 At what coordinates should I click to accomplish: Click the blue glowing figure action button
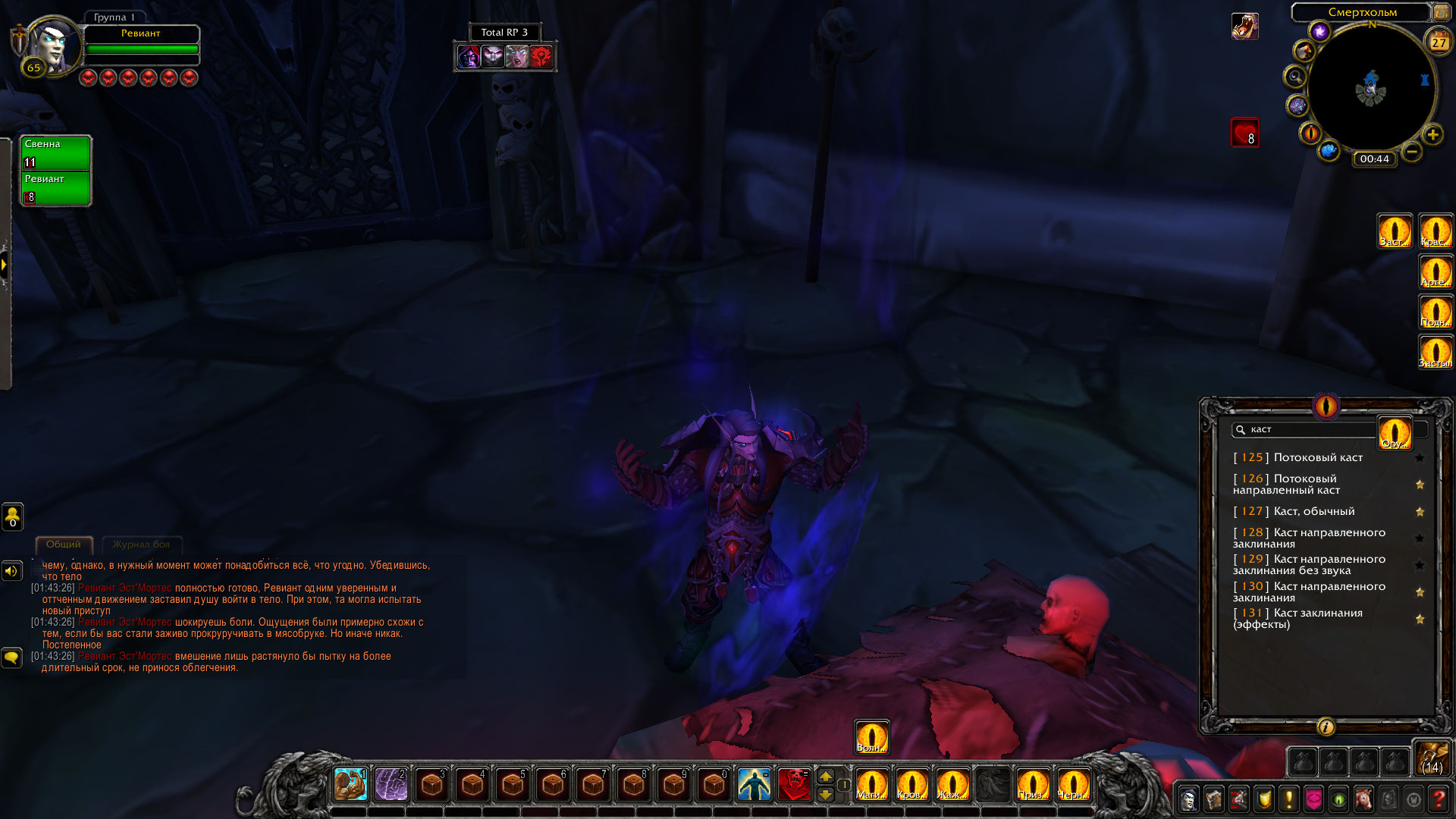pyautogui.click(x=754, y=785)
